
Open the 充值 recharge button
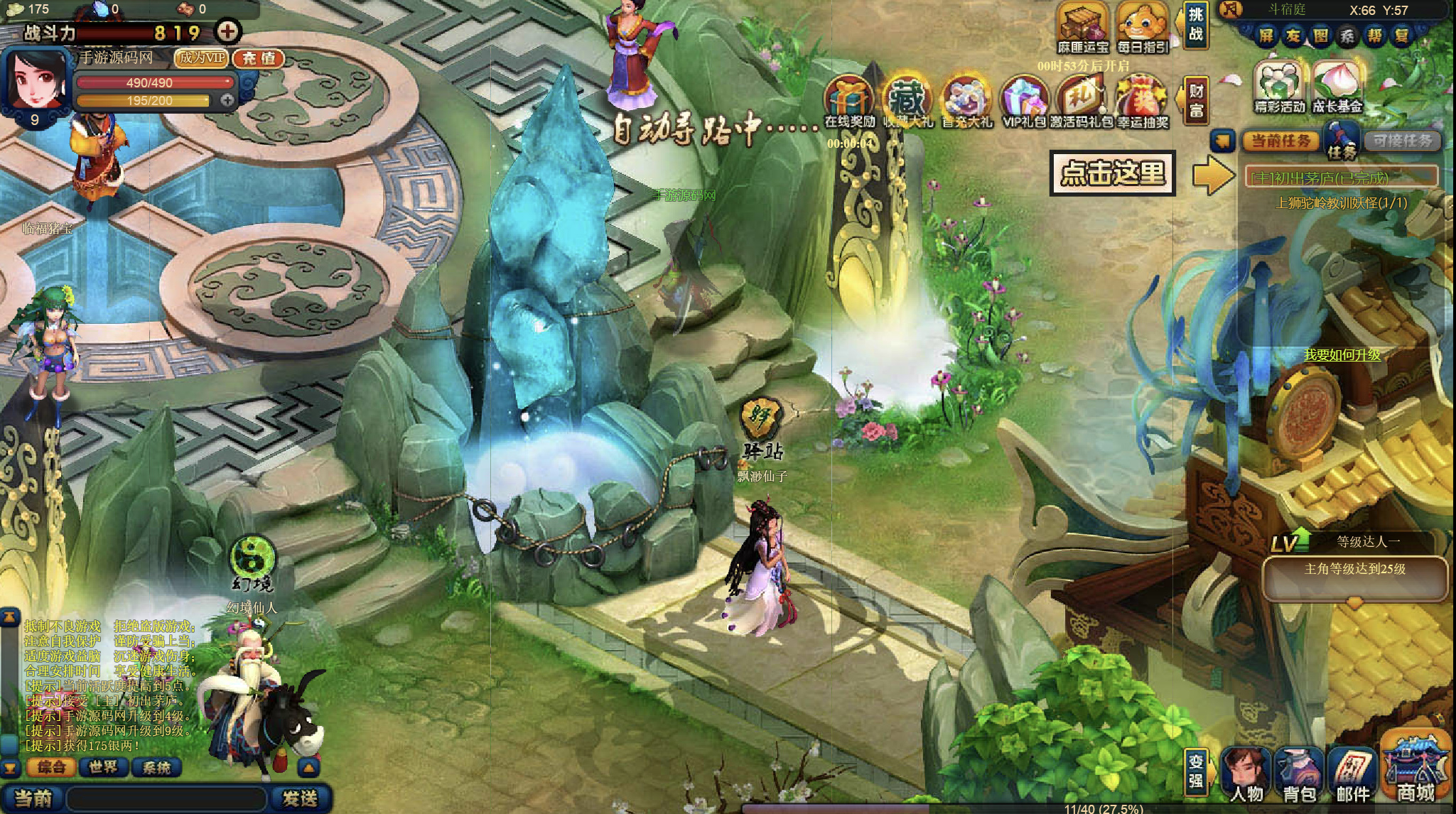pyautogui.click(x=259, y=58)
